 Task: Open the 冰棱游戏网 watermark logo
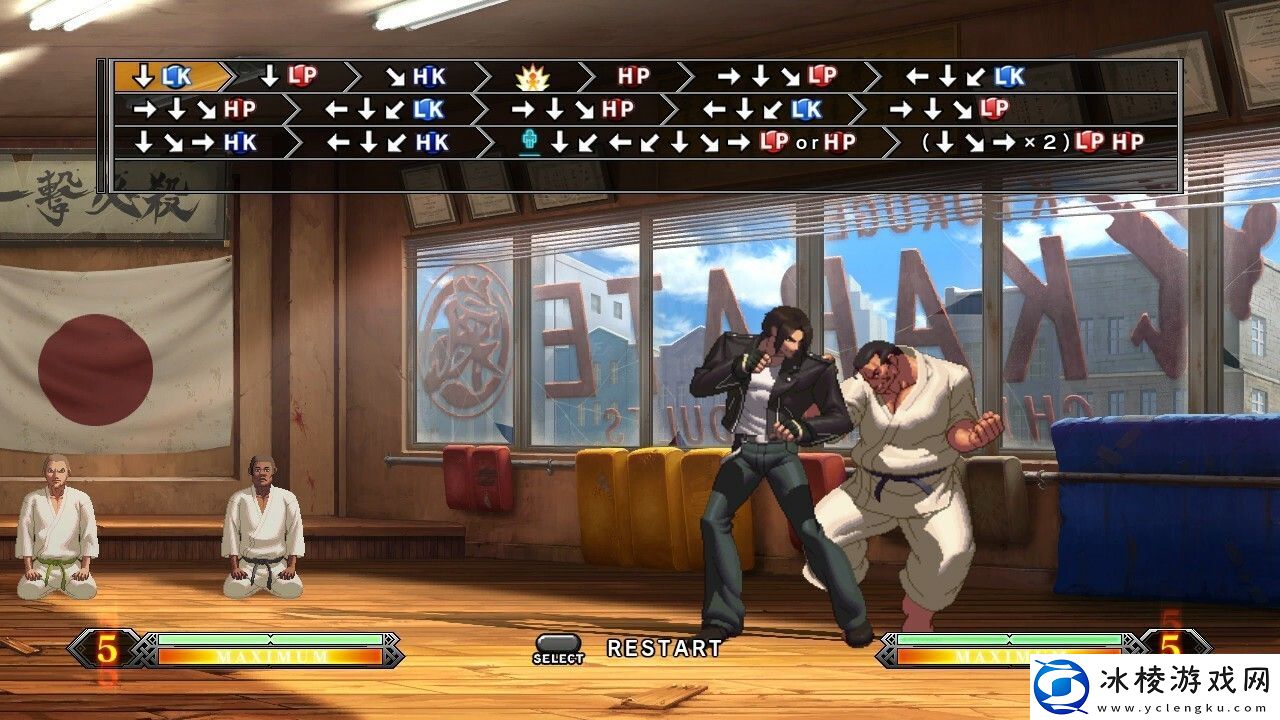pyautogui.click(x=1151, y=687)
